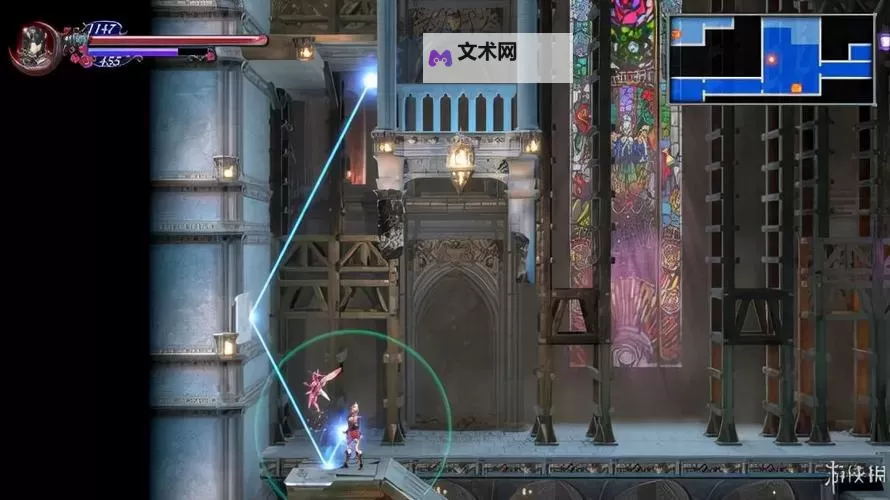Viewport: 890px width, 500px height.
Task: Click the character portrait in the HUD
Action: (35, 46)
